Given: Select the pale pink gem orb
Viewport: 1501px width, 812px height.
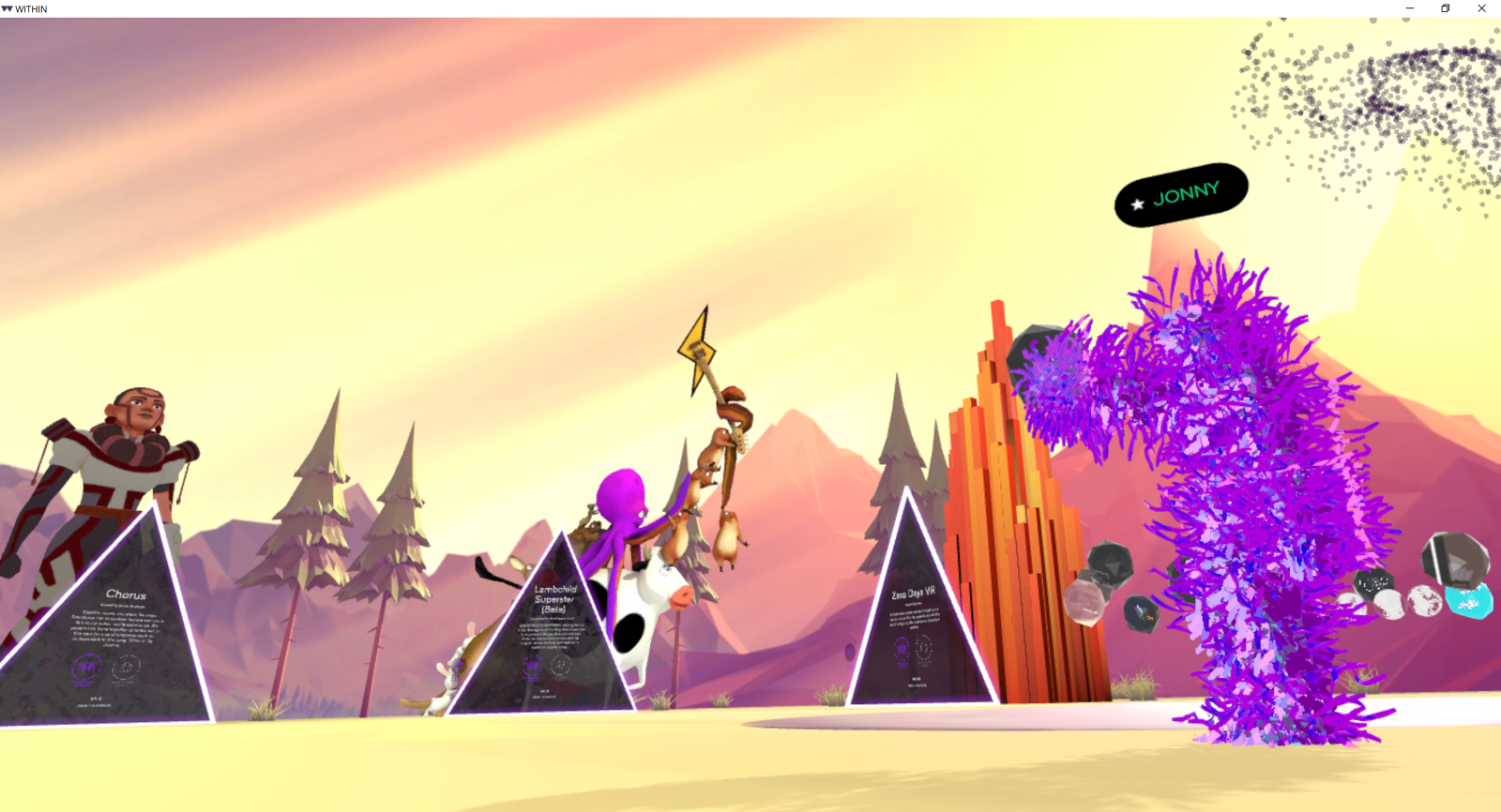Looking at the screenshot, I should click(x=1084, y=601).
